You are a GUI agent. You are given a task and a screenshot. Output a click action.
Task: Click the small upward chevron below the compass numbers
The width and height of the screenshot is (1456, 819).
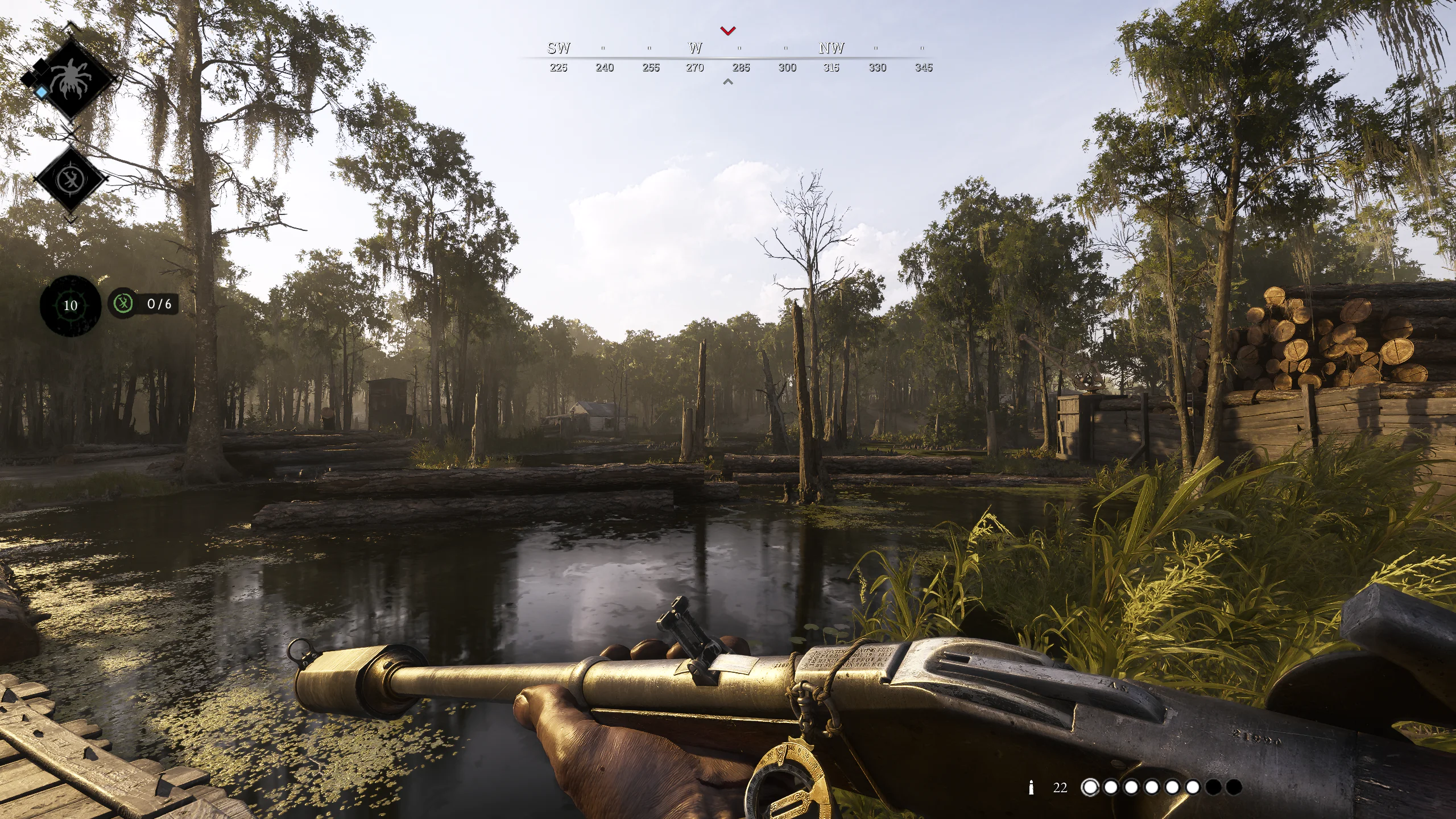(727, 82)
